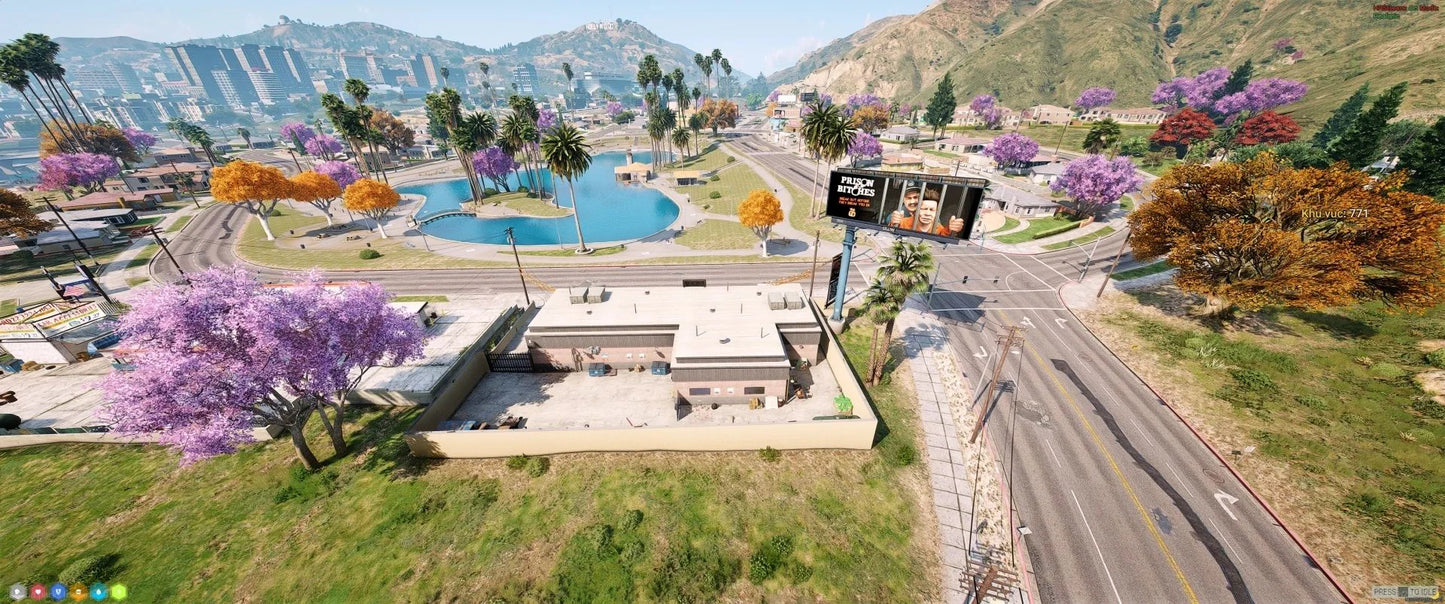This screenshot has height=604, width=1445.
Task: Select the blue shield armor icon
Action: click(58, 592)
